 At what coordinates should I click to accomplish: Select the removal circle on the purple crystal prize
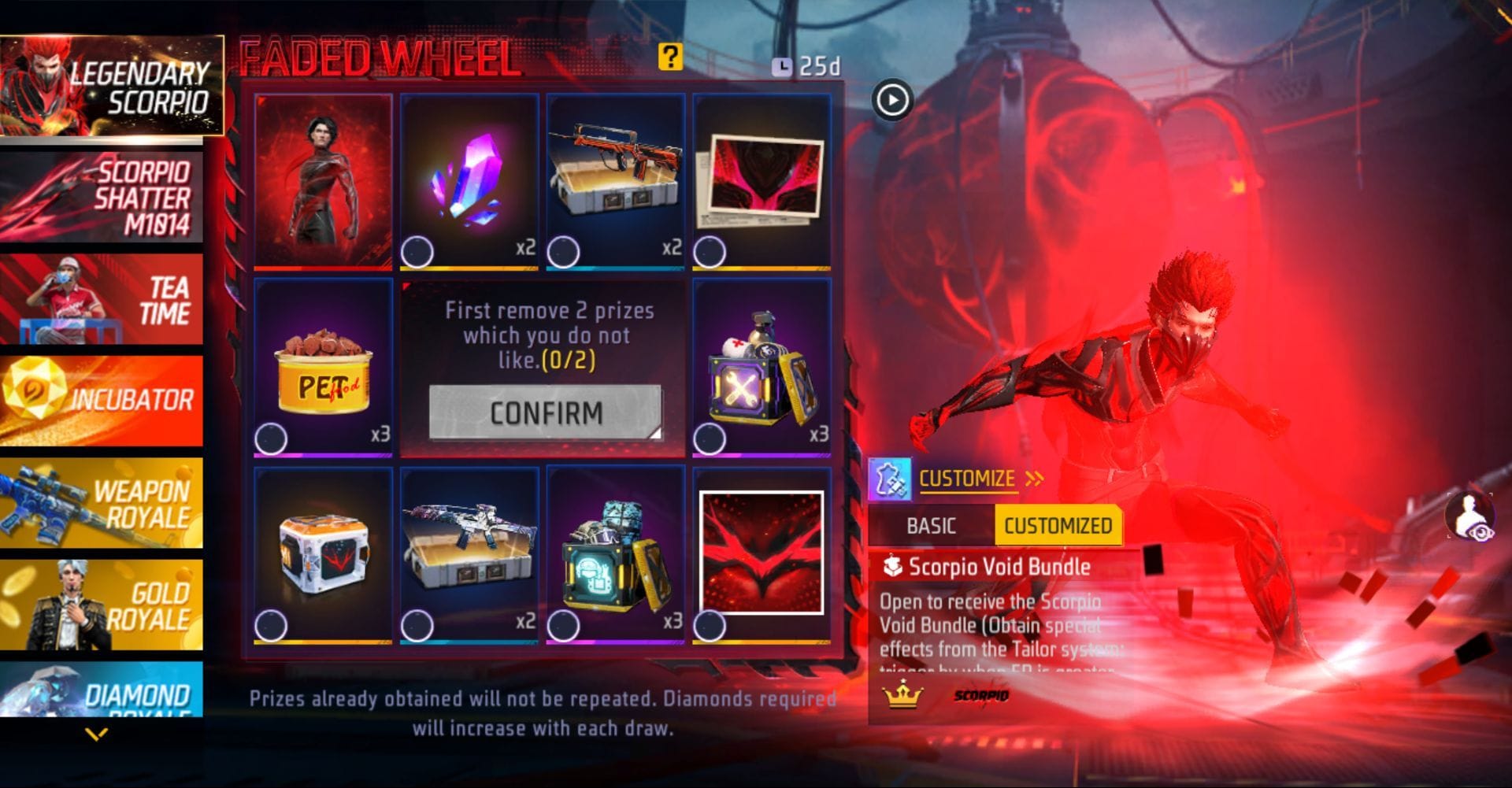click(417, 251)
